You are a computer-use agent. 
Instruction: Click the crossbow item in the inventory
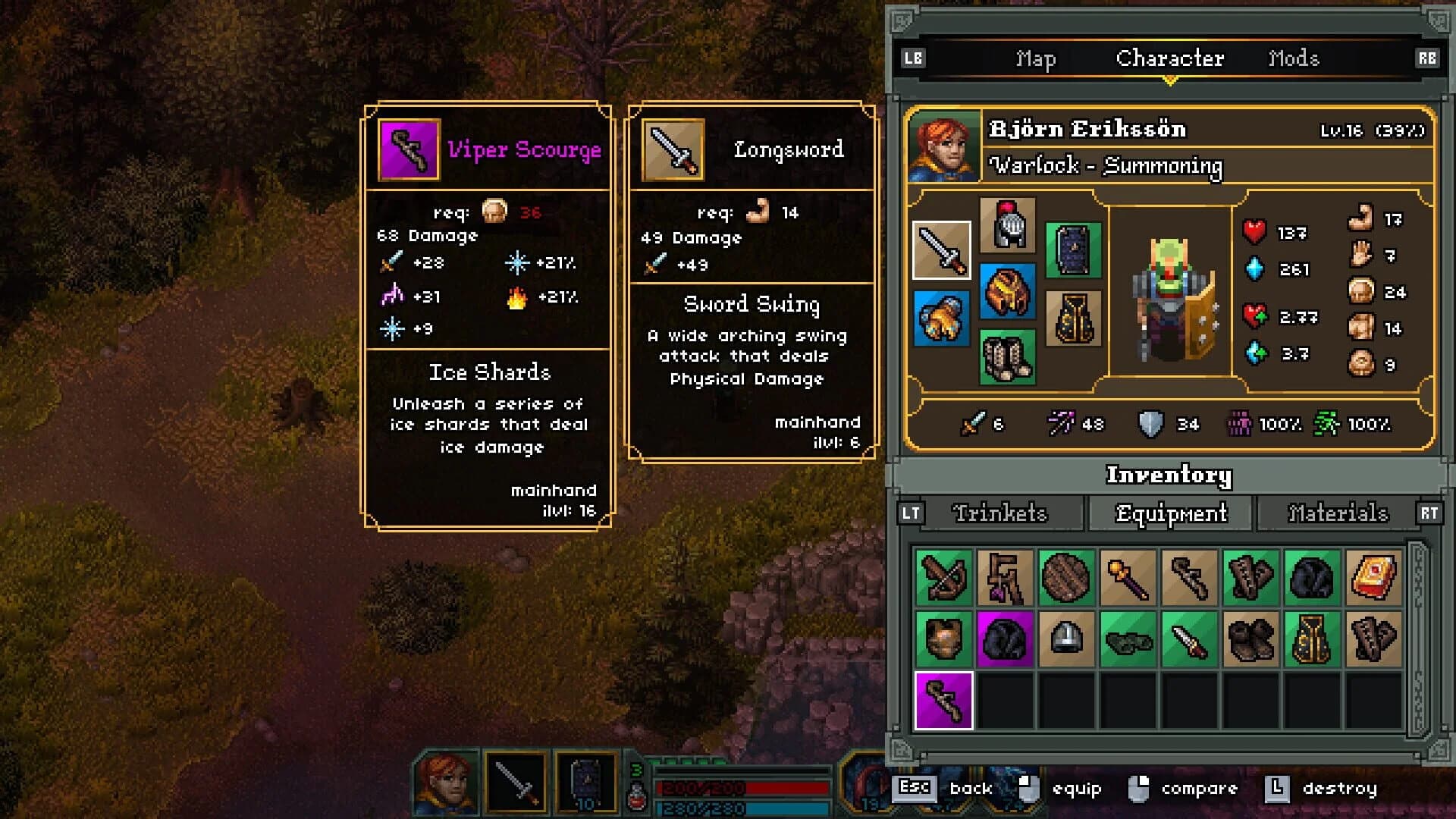click(943, 579)
